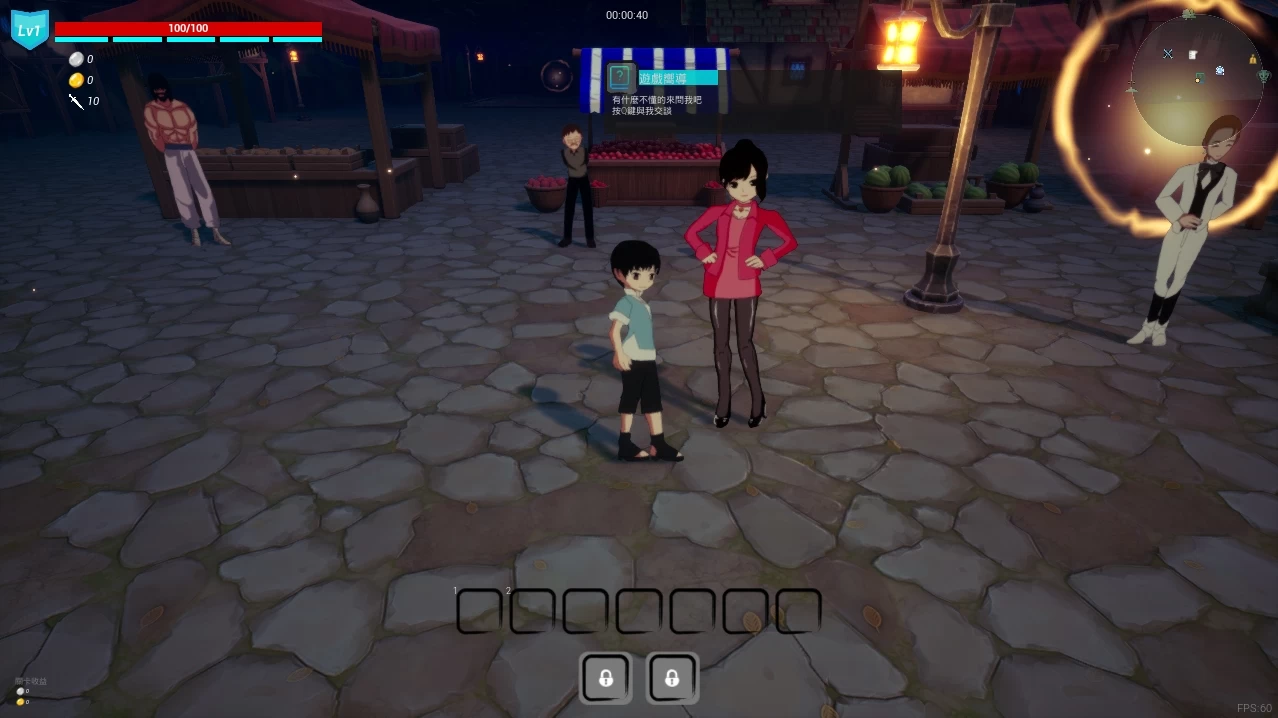
Task: Choose the hotbar slot numbered 2
Action: 532,611
